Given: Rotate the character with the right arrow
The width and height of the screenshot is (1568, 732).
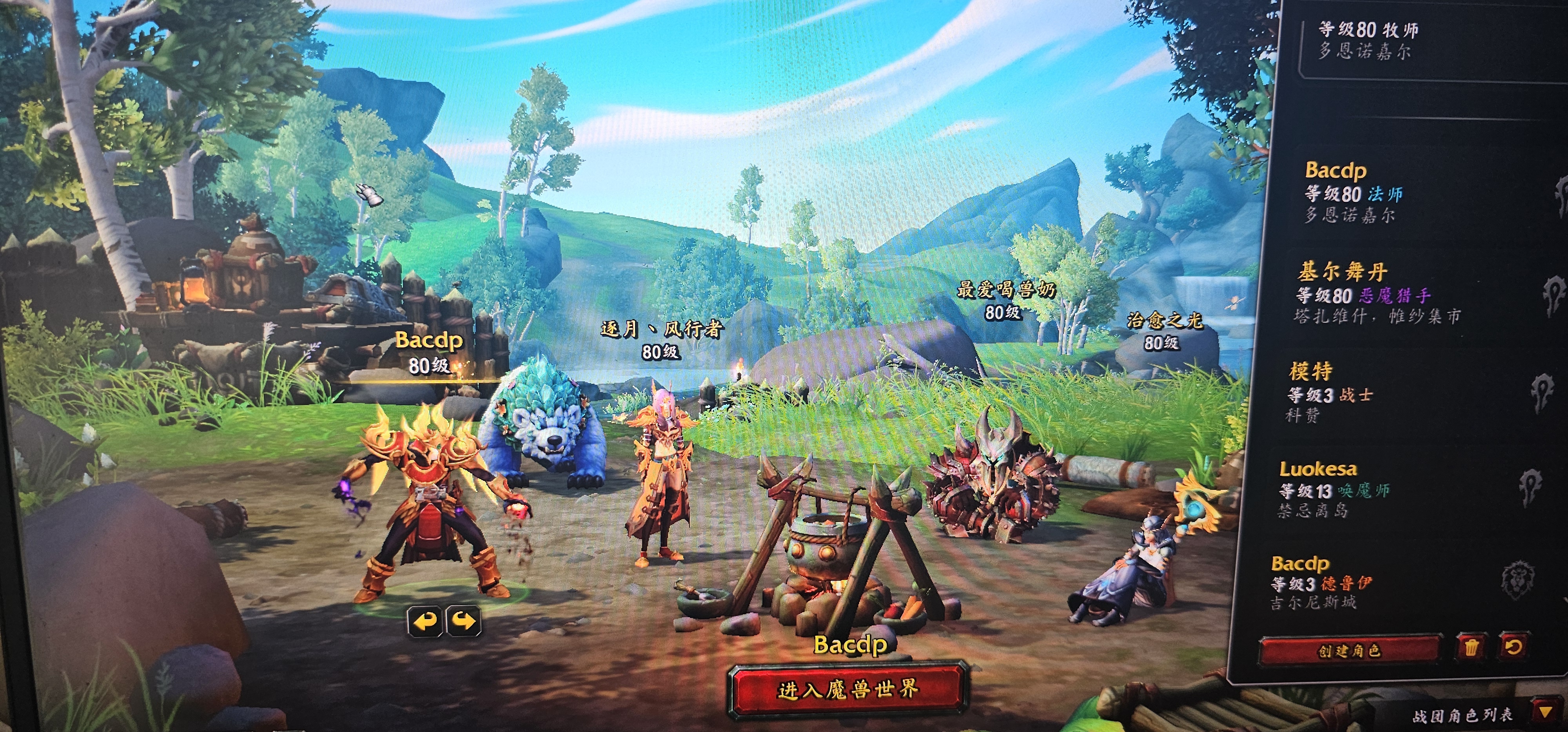Looking at the screenshot, I should pyautogui.click(x=464, y=621).
